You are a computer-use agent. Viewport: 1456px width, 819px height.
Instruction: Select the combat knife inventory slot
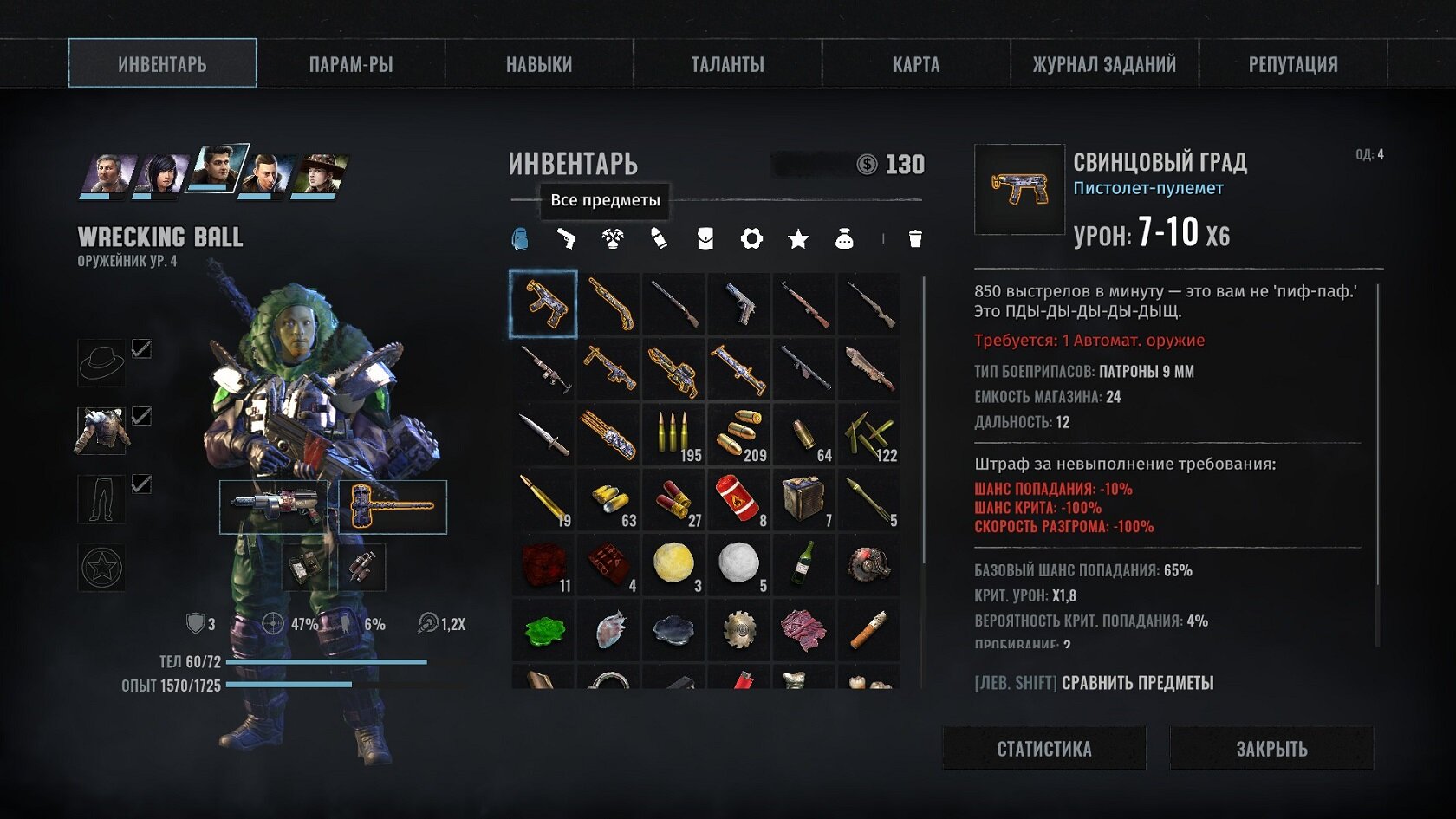click(543, 434)
